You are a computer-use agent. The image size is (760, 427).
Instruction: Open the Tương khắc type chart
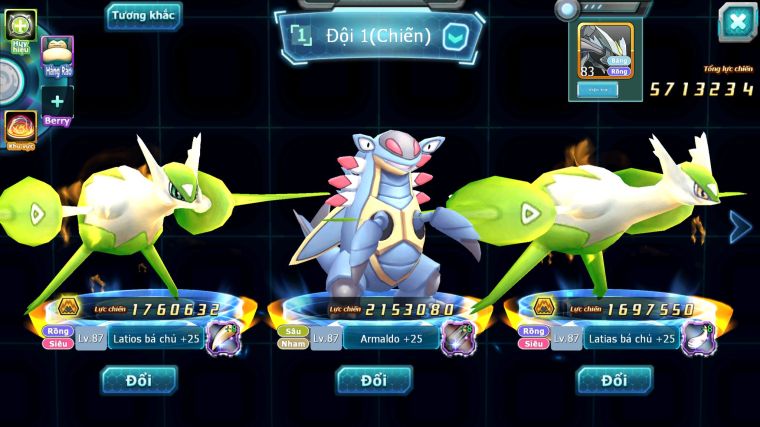pyautogui.click(x=144, y=15)
